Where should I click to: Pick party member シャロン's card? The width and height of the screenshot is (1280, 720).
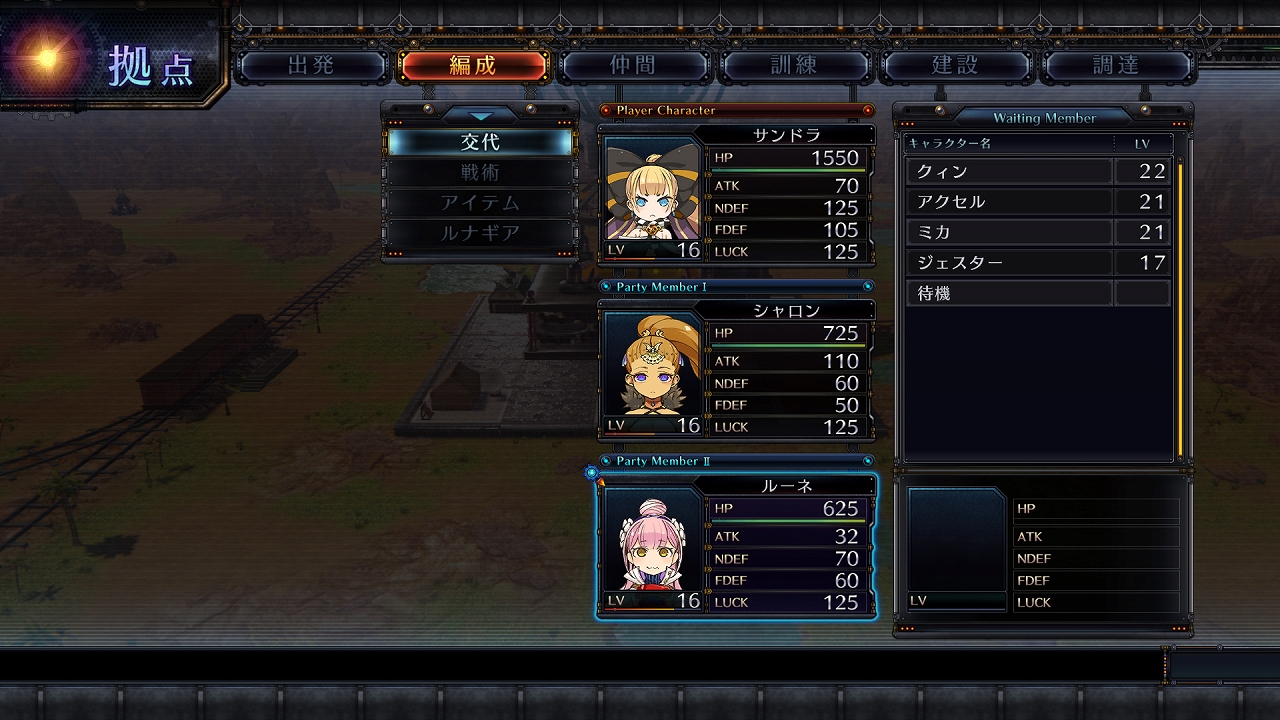pyautogui.click(x=736, y=370)
